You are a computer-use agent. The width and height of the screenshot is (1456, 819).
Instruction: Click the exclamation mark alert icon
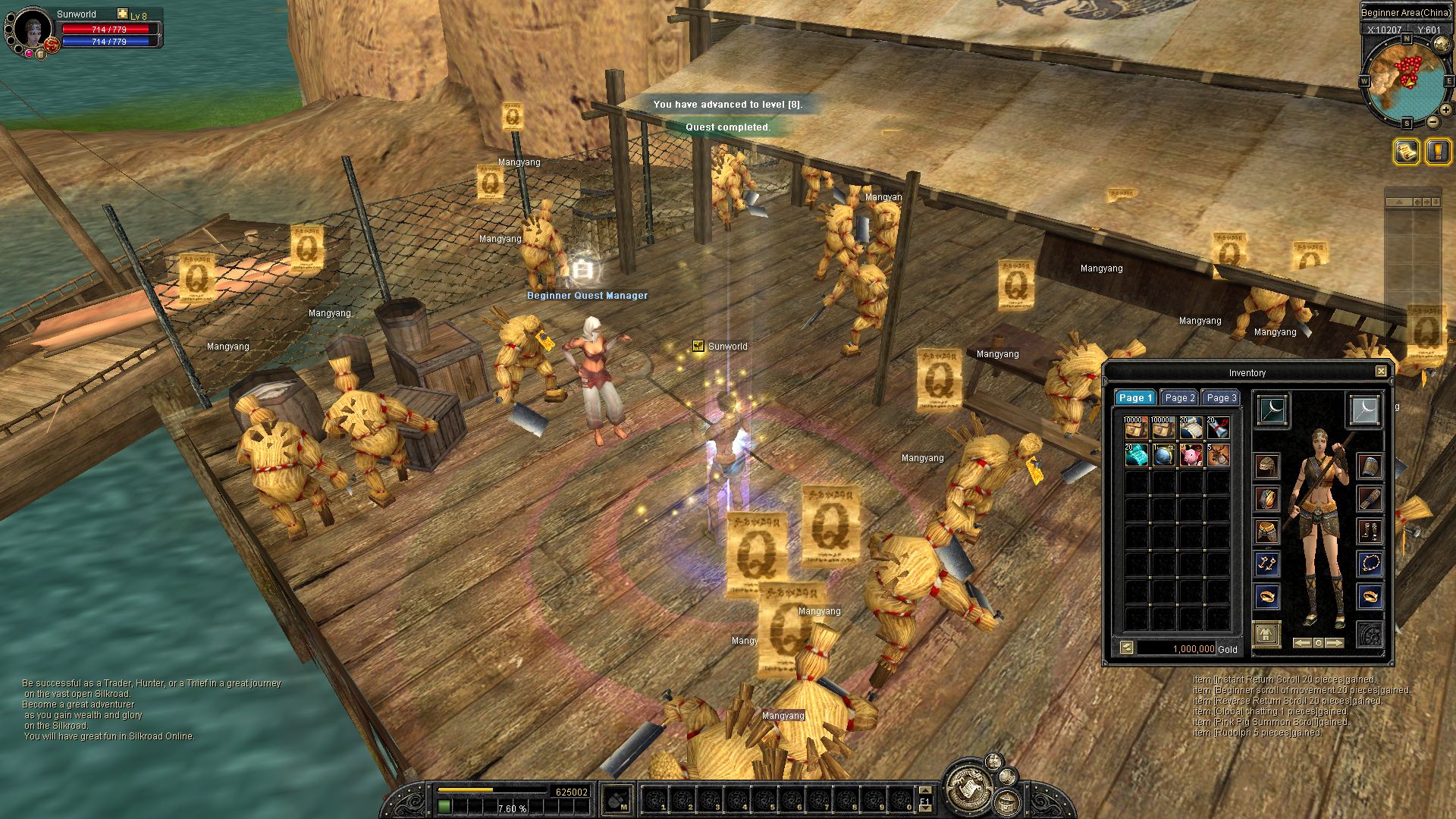tap(1438, 152)
